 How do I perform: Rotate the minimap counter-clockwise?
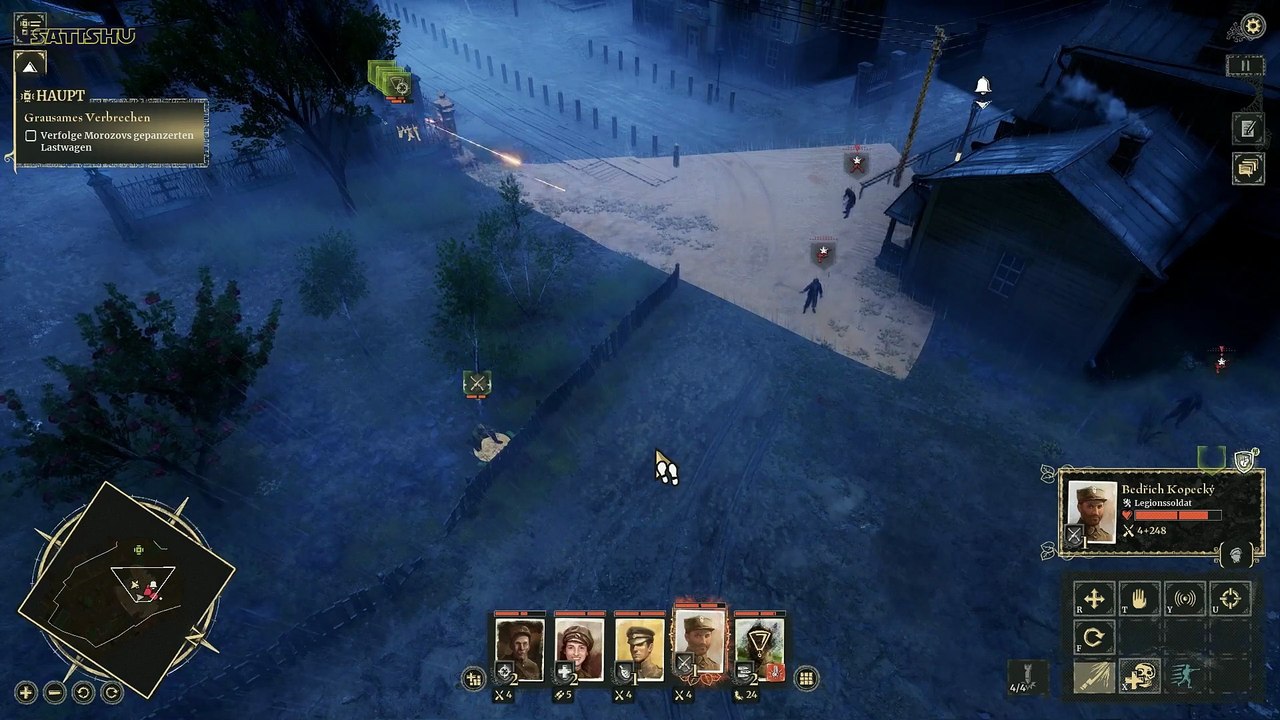83,692
